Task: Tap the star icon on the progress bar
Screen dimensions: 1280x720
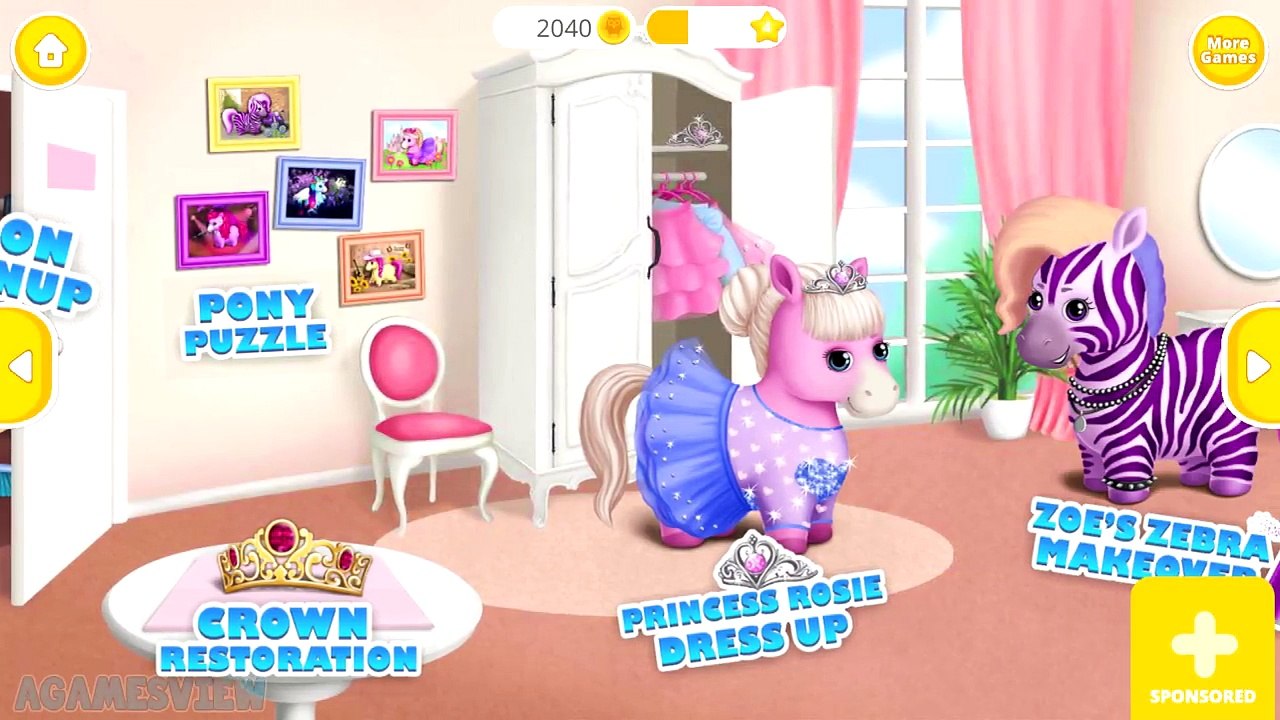Action: [x=767, y=29]
